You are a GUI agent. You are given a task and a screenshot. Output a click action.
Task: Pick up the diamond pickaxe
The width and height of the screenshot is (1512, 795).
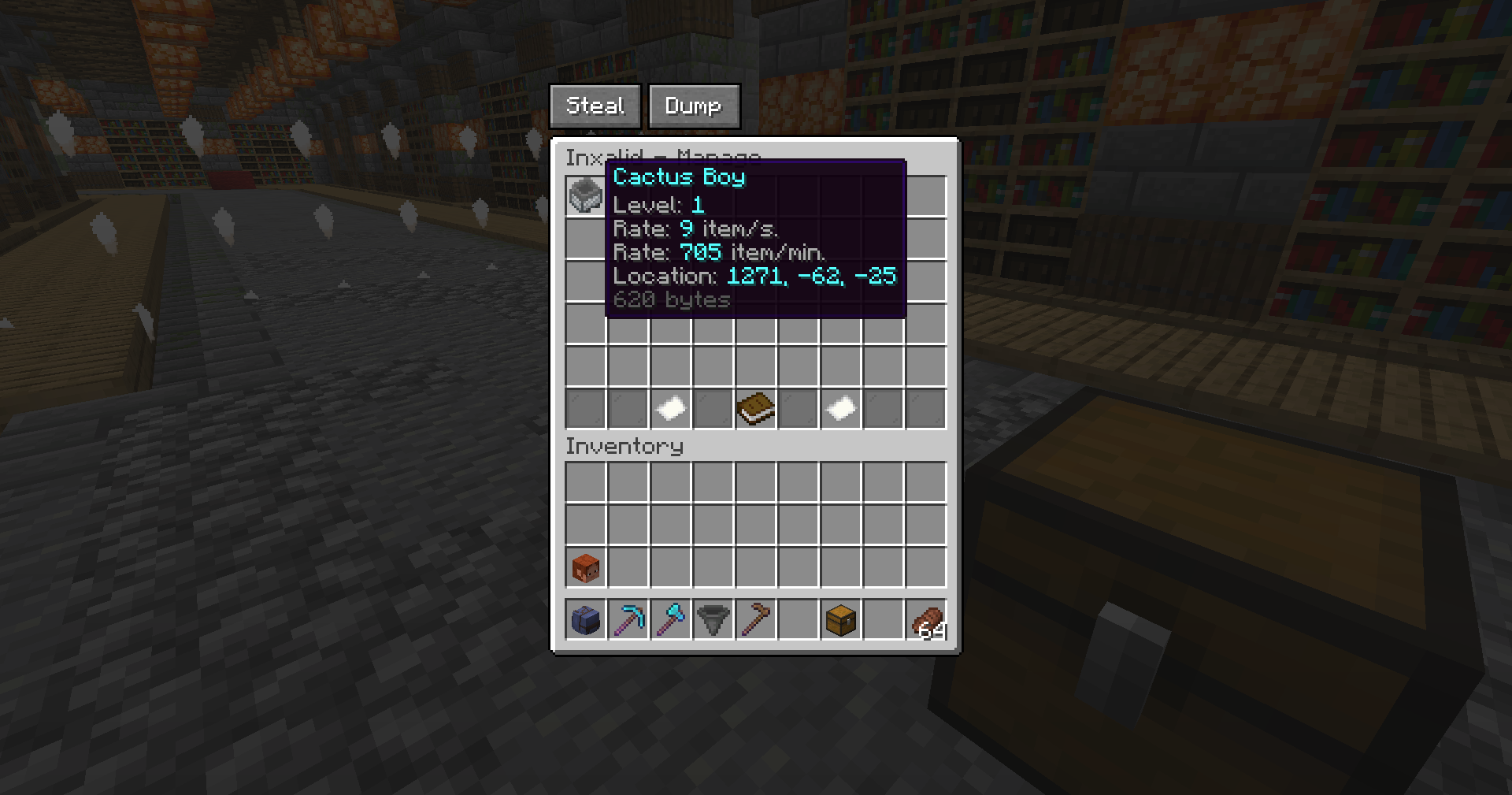click(628, 621)
